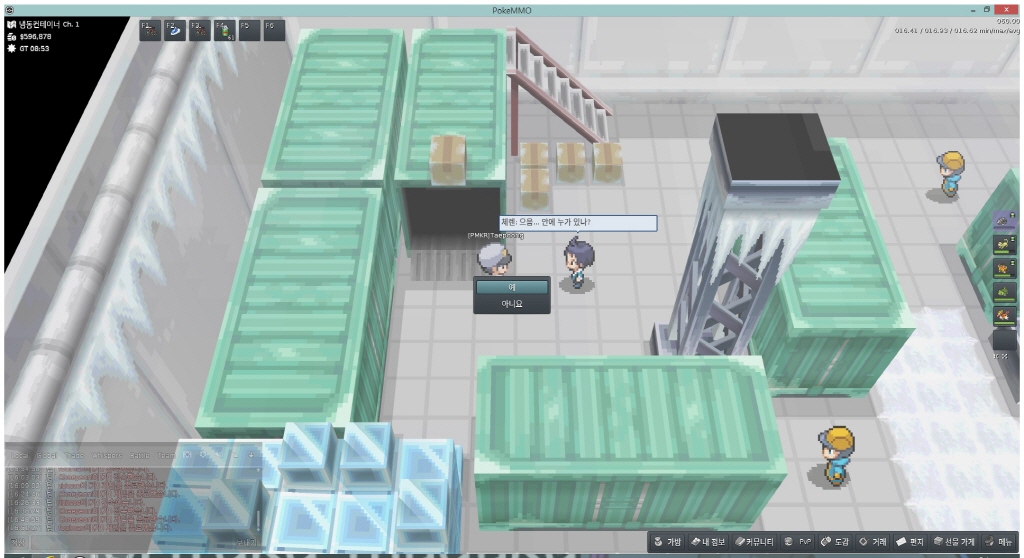Open the 도감 (Pokédex)
Image resolution: width=1024 pixels, height=558 pixels.
835,542
